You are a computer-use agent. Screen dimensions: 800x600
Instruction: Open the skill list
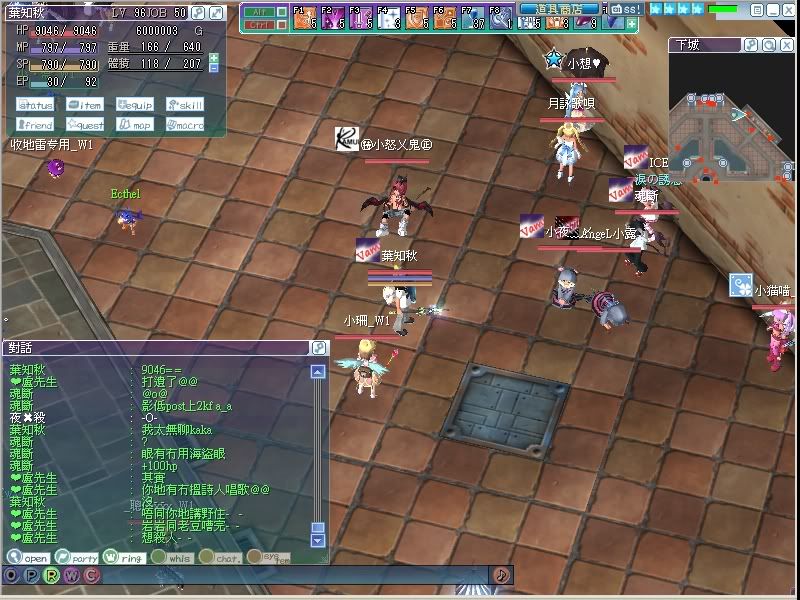coord(184,104)
